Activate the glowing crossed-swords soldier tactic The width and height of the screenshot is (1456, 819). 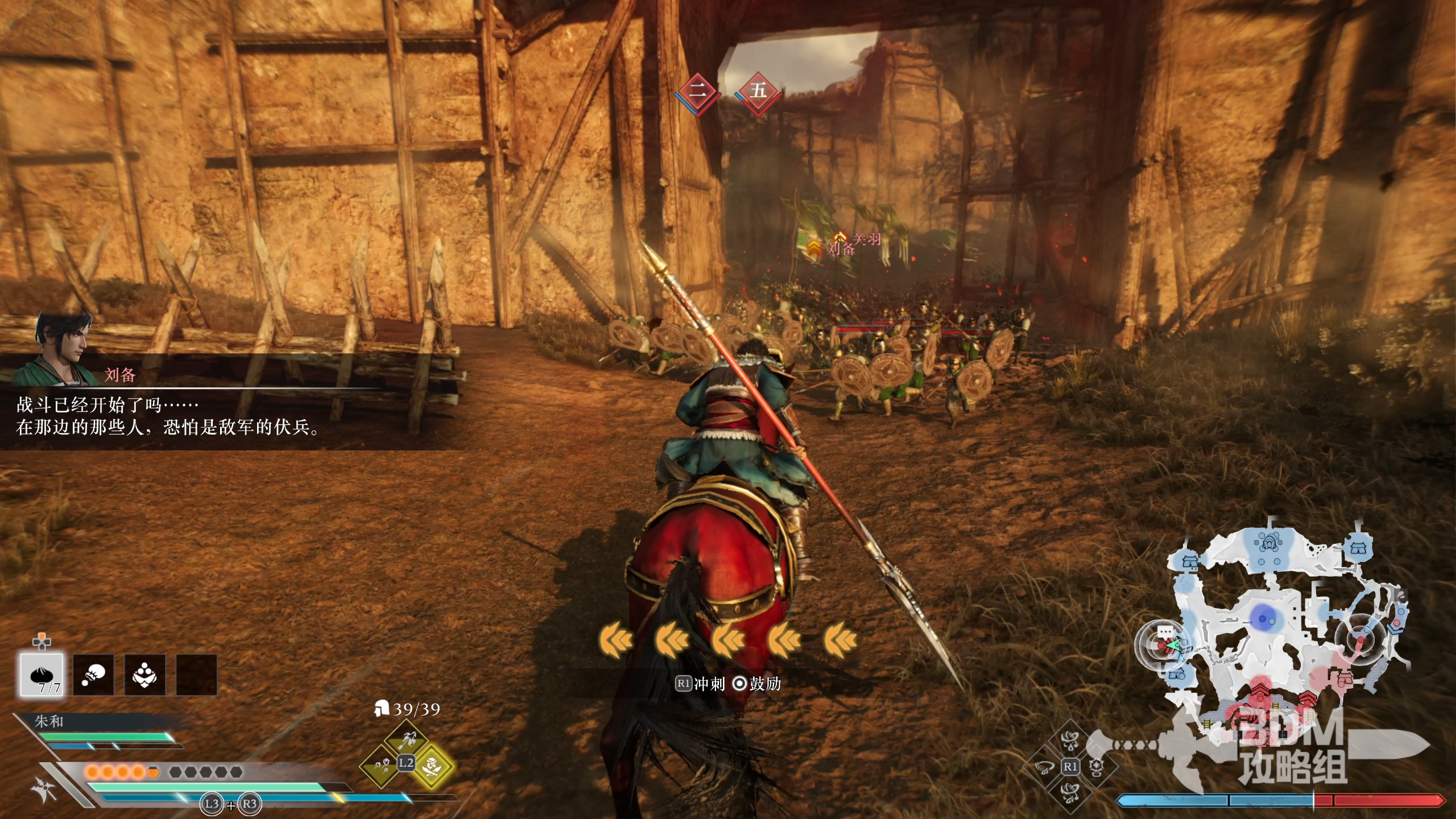432,767
